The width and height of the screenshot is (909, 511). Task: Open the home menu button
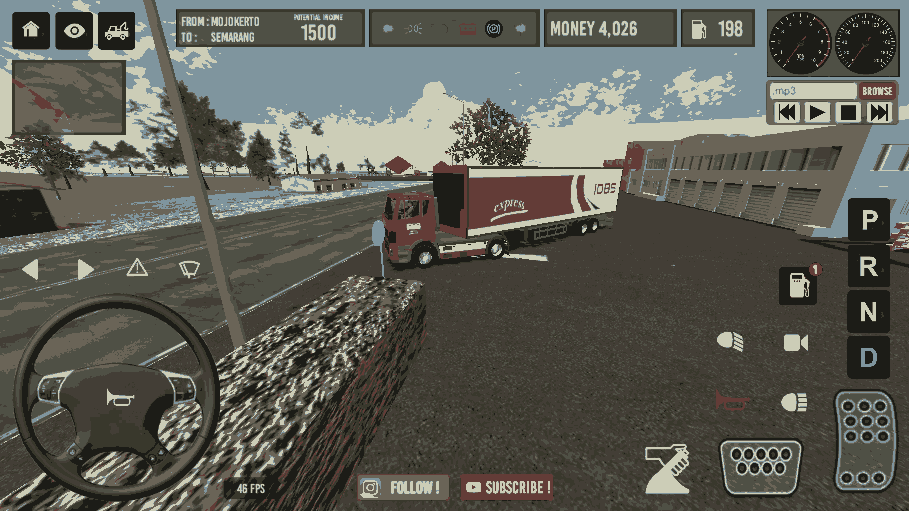(29, 30)
